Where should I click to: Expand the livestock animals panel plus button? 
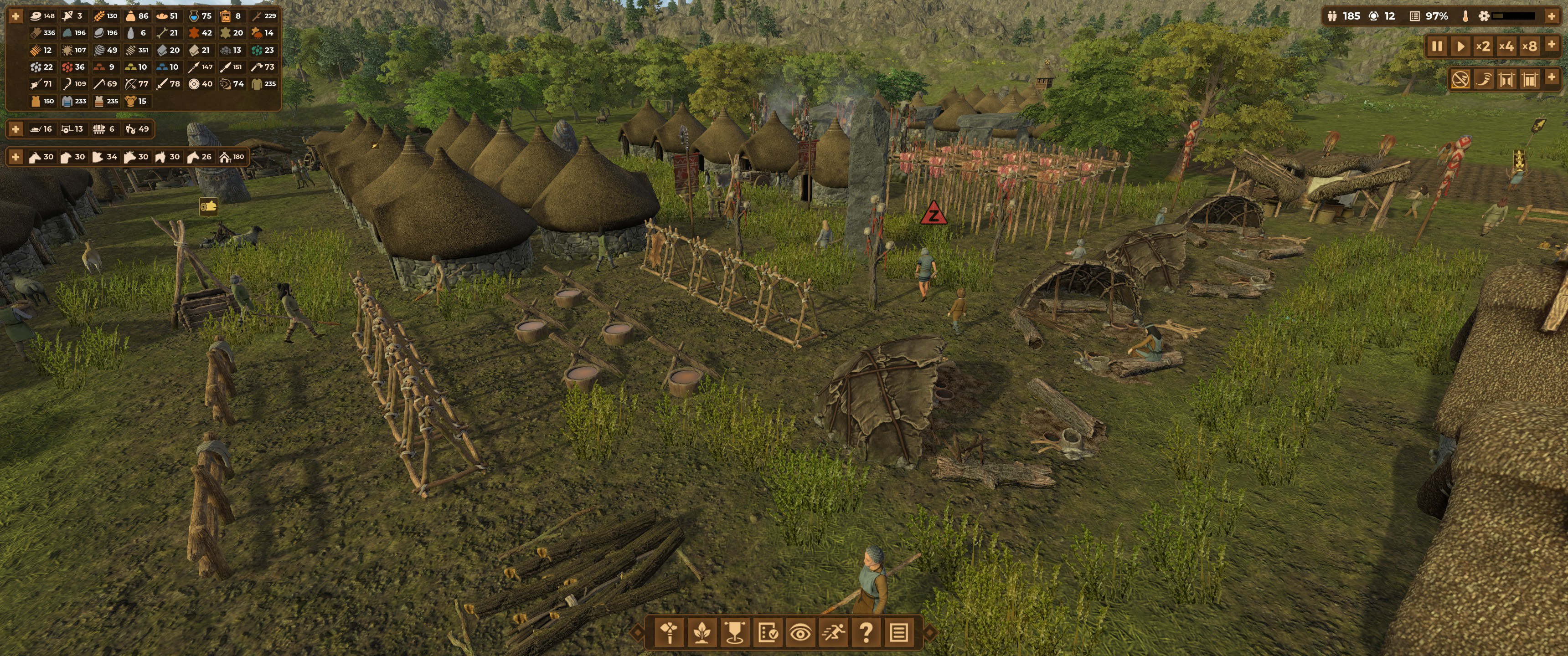pos(16,157)
